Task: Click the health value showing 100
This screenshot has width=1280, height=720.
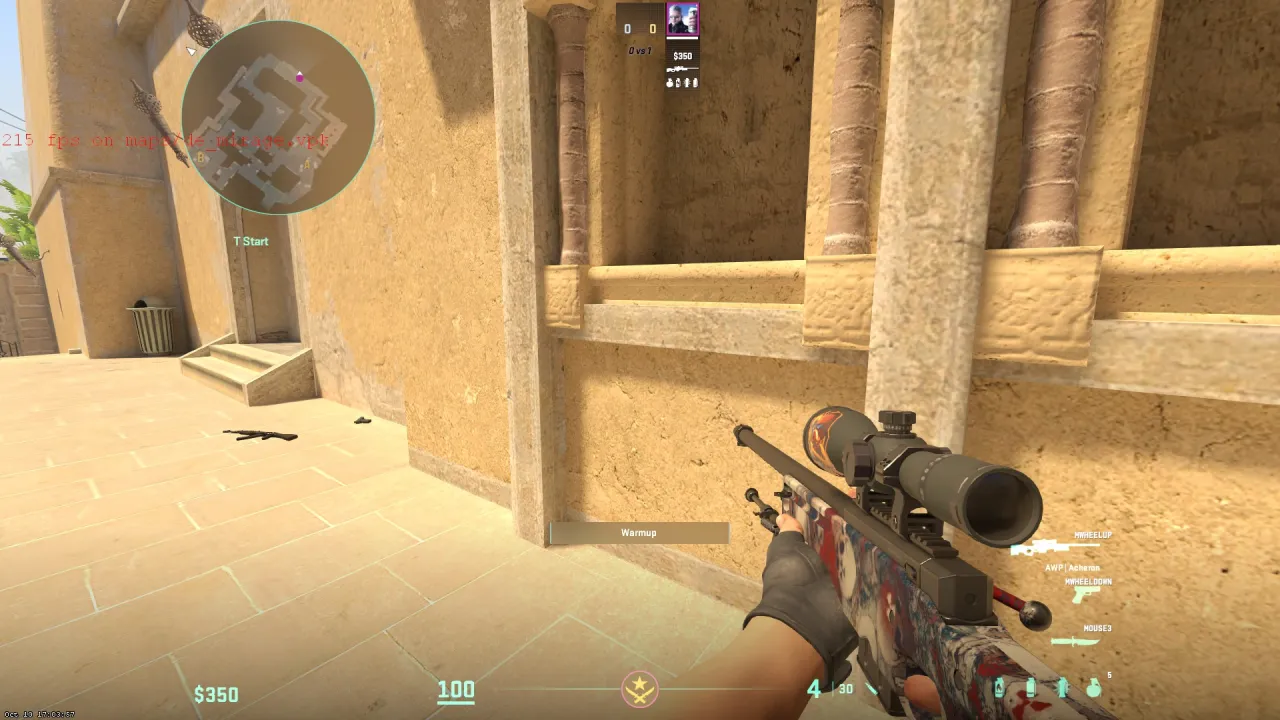Action: pos(456,689)
